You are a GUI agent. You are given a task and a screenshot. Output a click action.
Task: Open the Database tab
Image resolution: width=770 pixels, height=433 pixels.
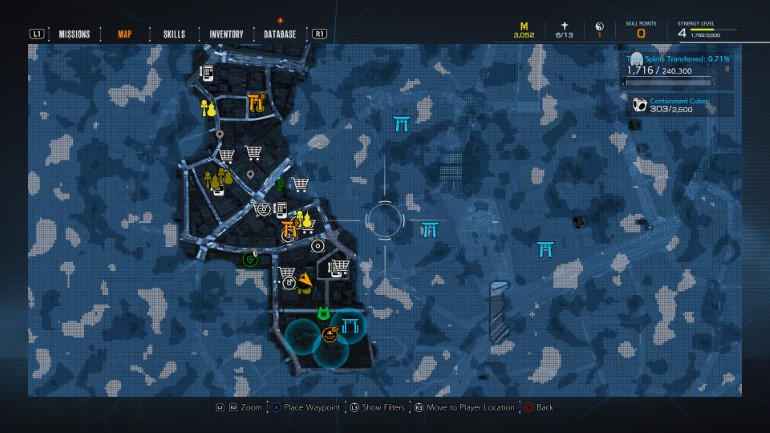pyautogui.click(x=280, y=34)
